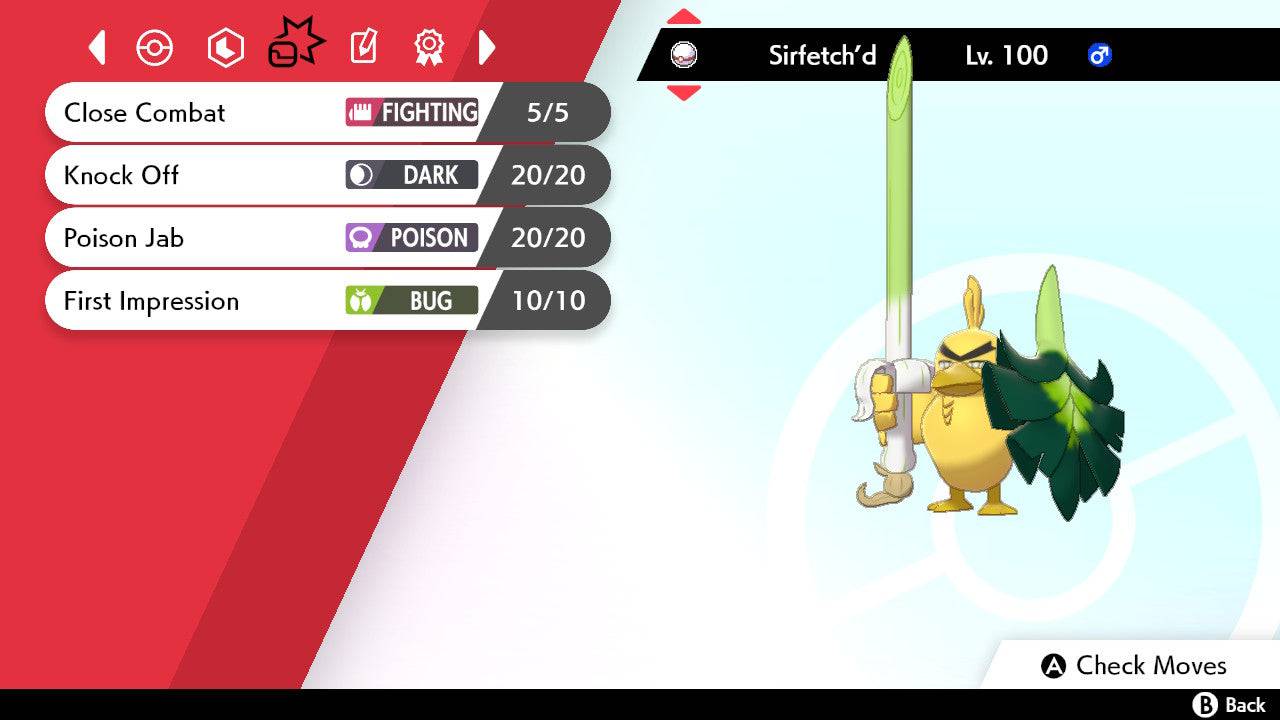Click the Sirfetch'd character model
Screen dimensions: 1280x720
[970, 420]
